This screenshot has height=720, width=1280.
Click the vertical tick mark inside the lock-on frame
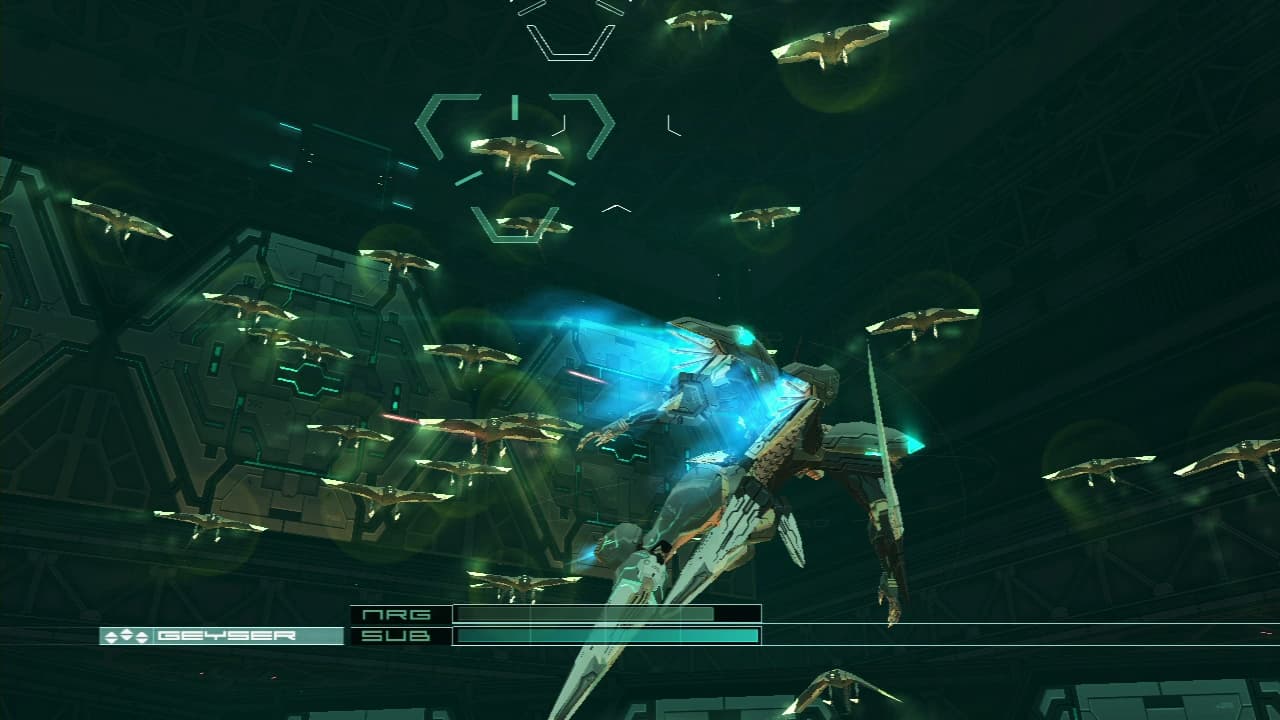click(x=513, y=104)
